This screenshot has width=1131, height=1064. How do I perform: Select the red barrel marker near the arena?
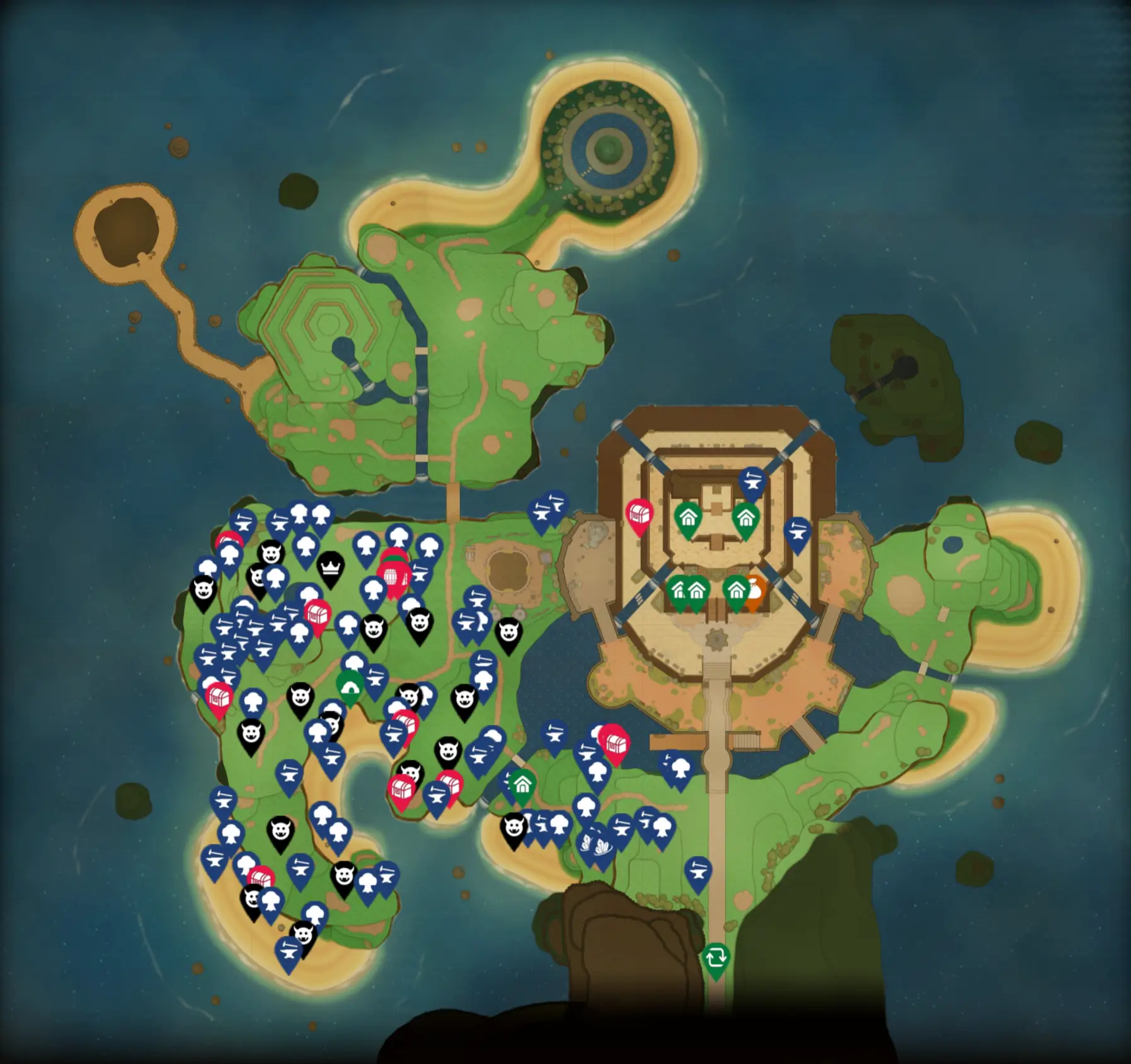(x=392, y=576)
